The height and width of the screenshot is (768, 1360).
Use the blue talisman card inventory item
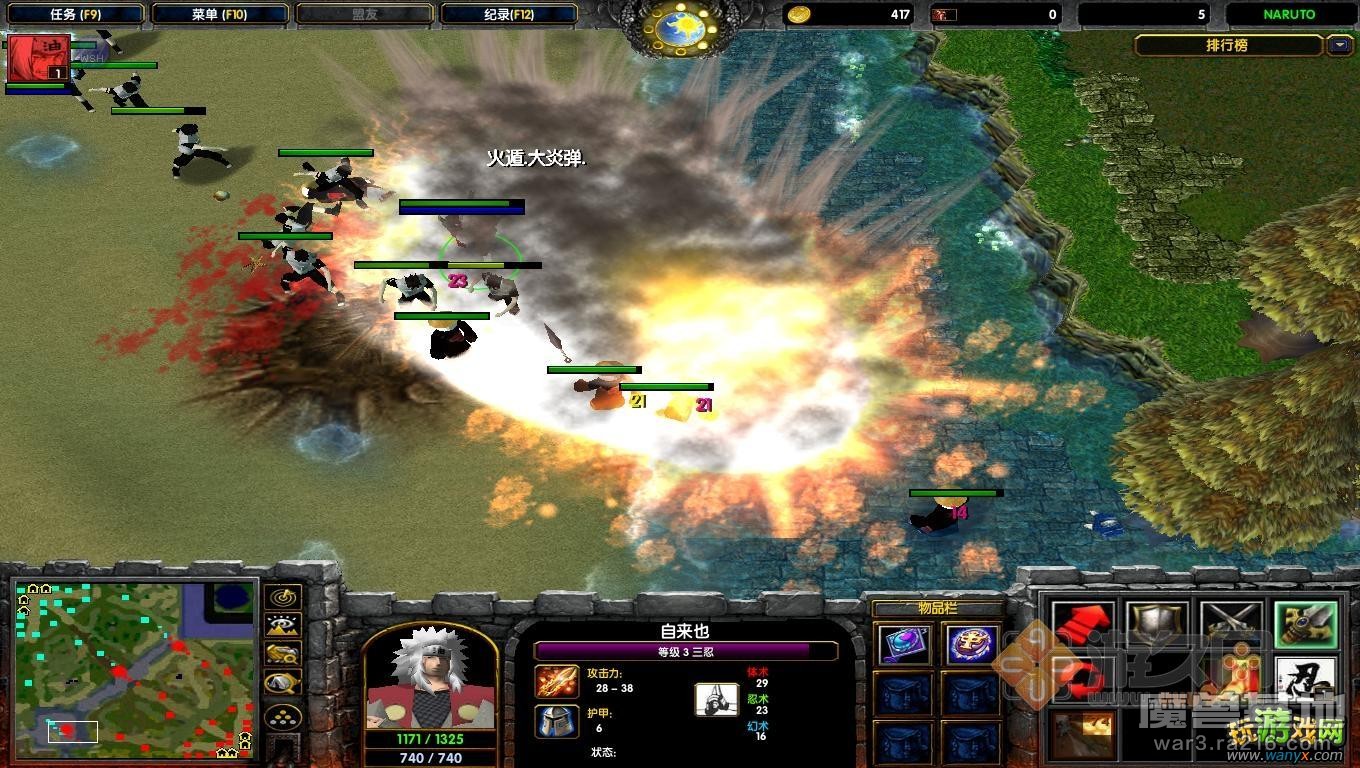coord(903,644)
